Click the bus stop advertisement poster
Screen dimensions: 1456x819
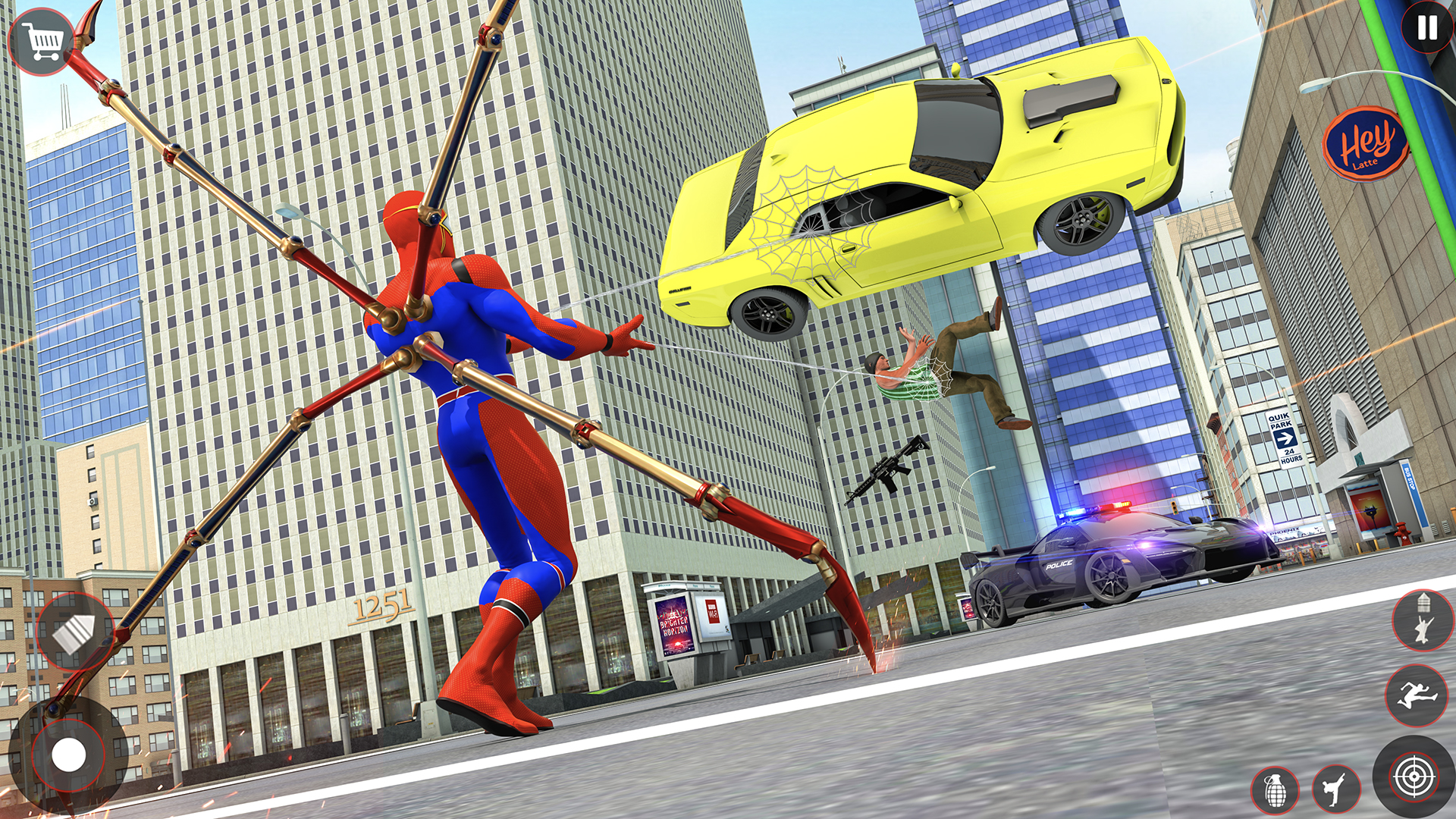[x=1370, y=510]
